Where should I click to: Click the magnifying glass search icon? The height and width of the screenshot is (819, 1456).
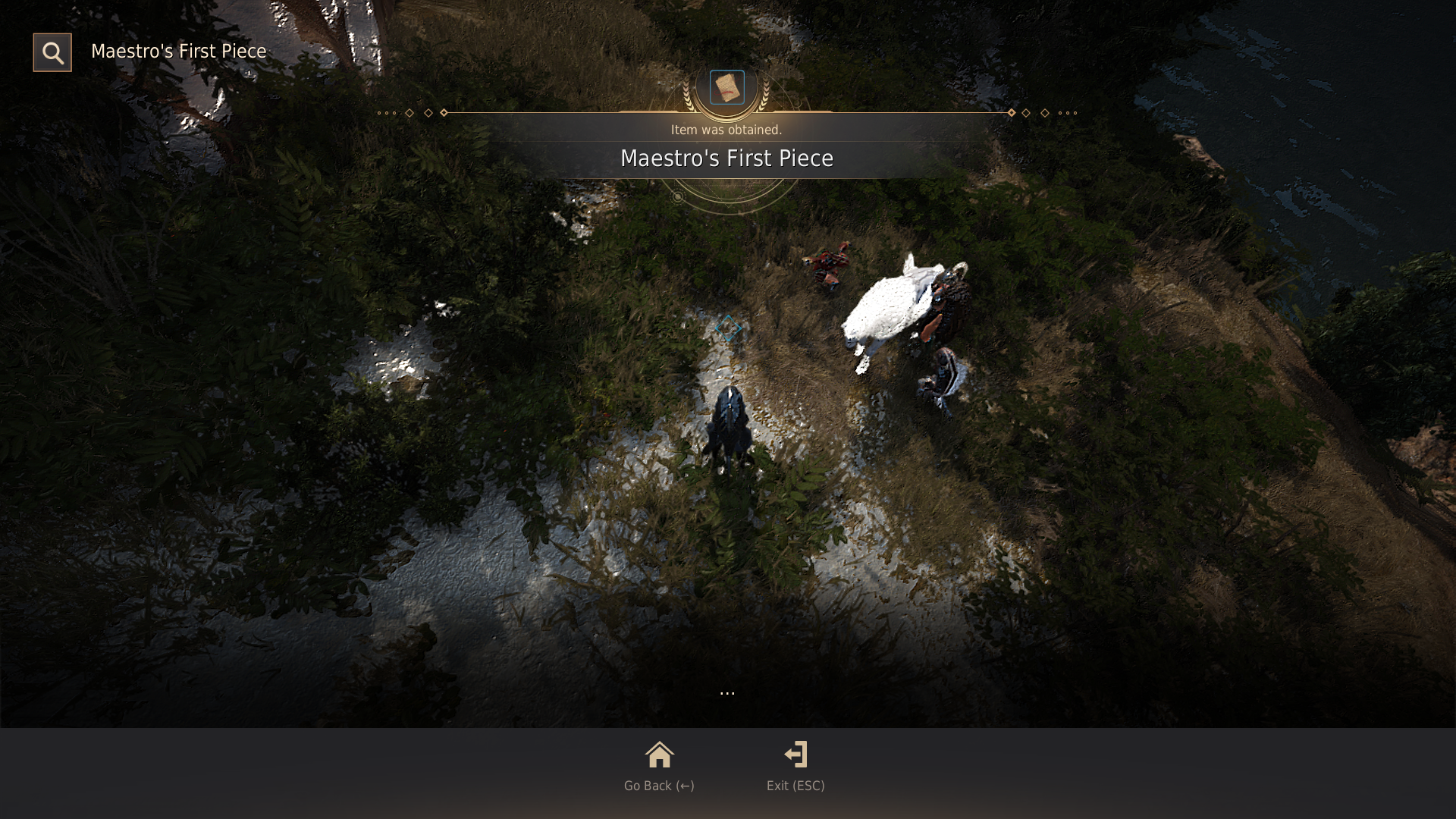[x=52, y=52]
